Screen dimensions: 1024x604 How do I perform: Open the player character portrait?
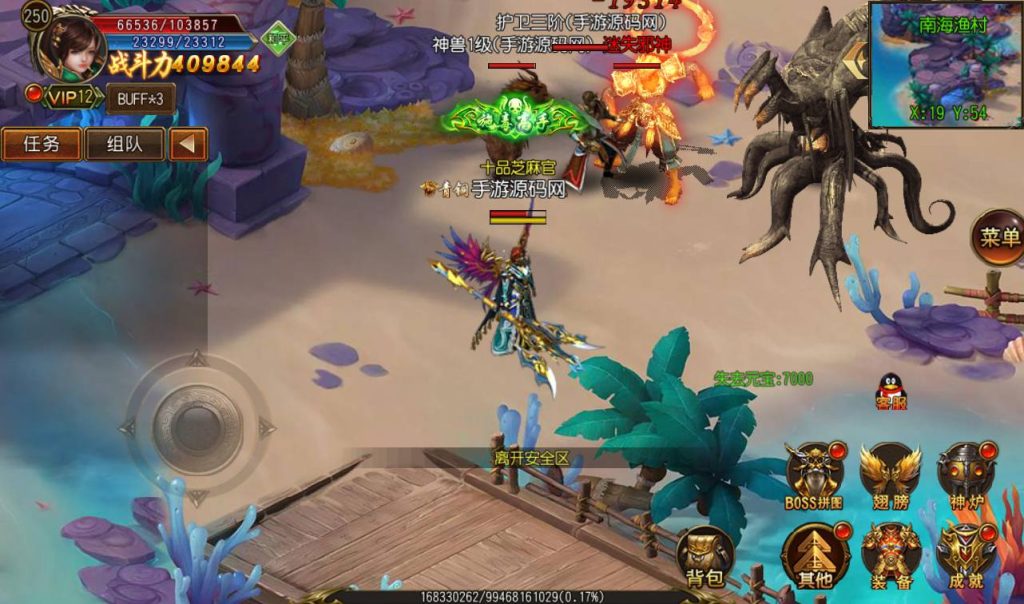coord(70,46)
